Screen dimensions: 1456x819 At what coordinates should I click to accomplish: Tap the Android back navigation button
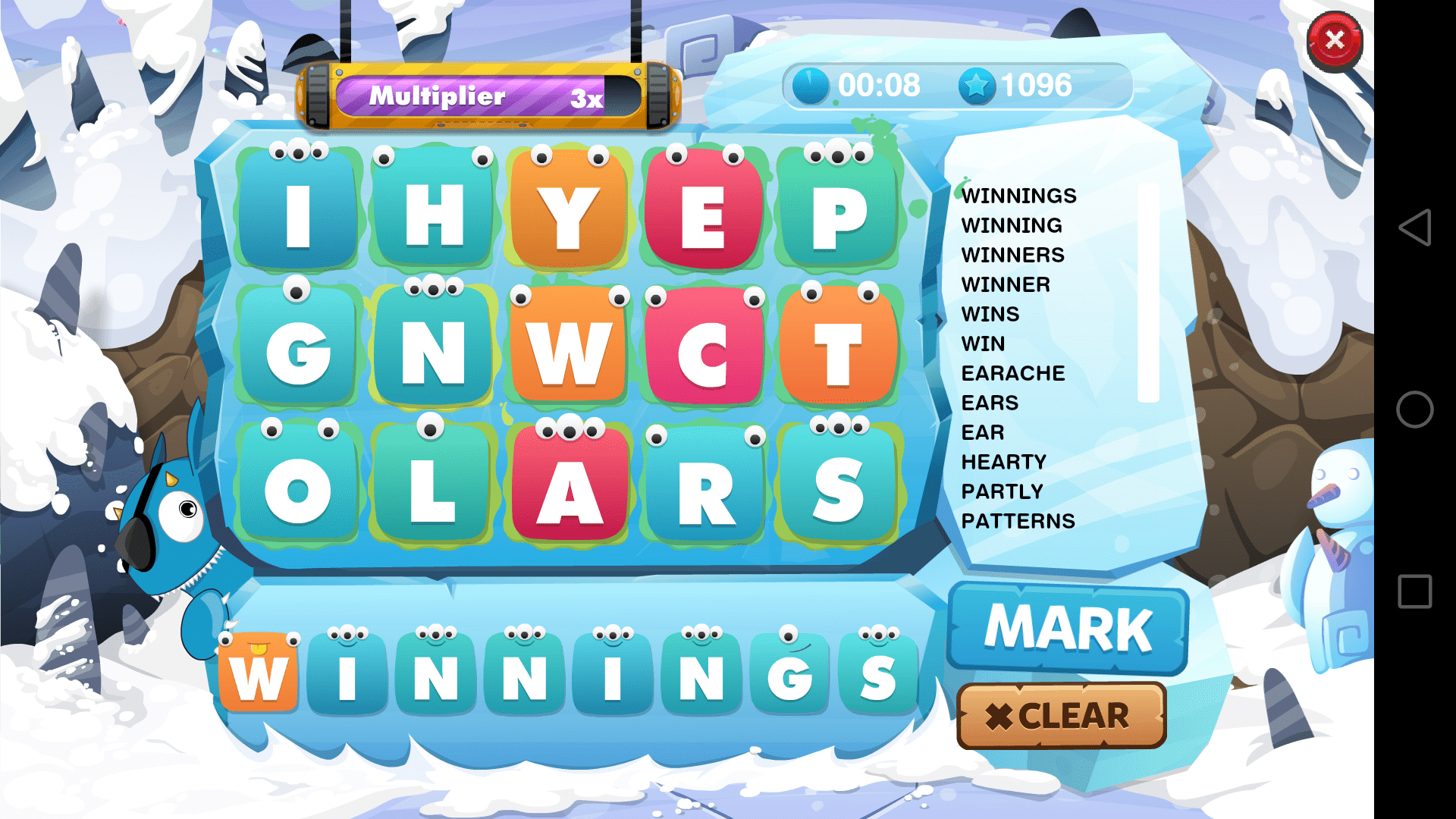coord(1414,227)
